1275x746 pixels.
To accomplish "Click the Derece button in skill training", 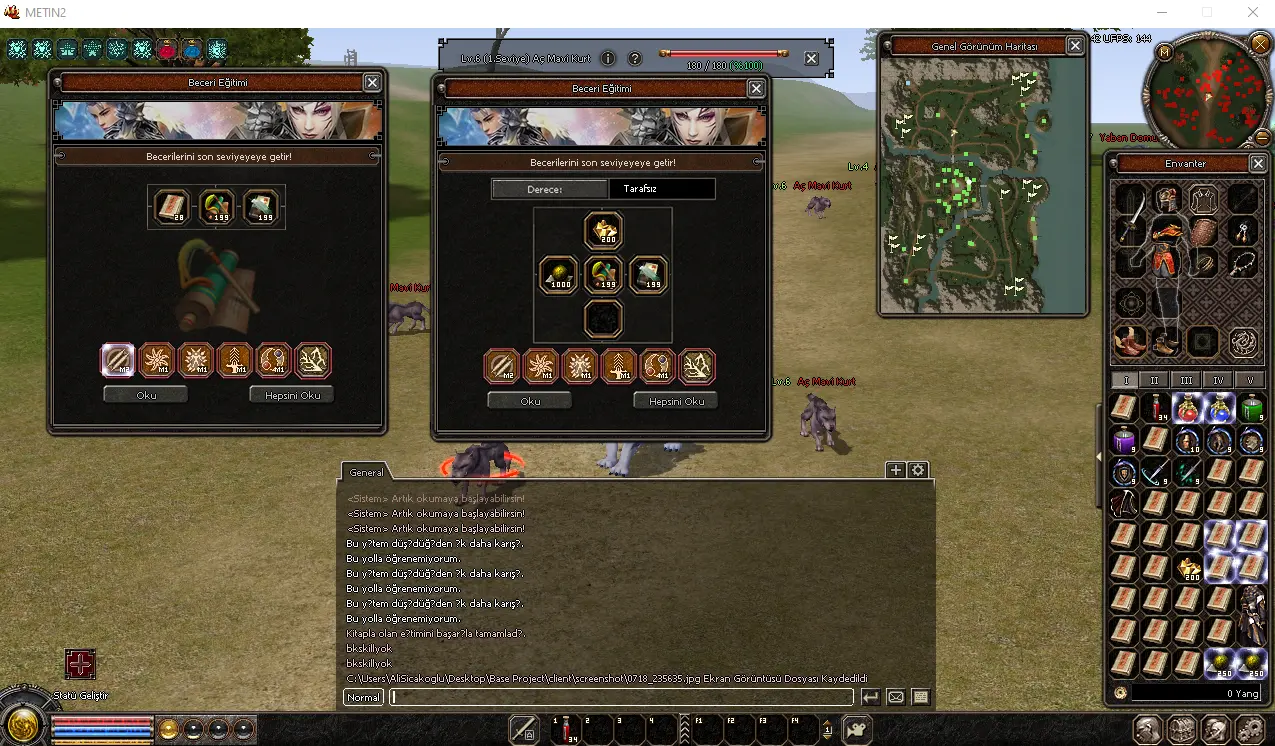I will pyautogui.click(x=549, y=189).
